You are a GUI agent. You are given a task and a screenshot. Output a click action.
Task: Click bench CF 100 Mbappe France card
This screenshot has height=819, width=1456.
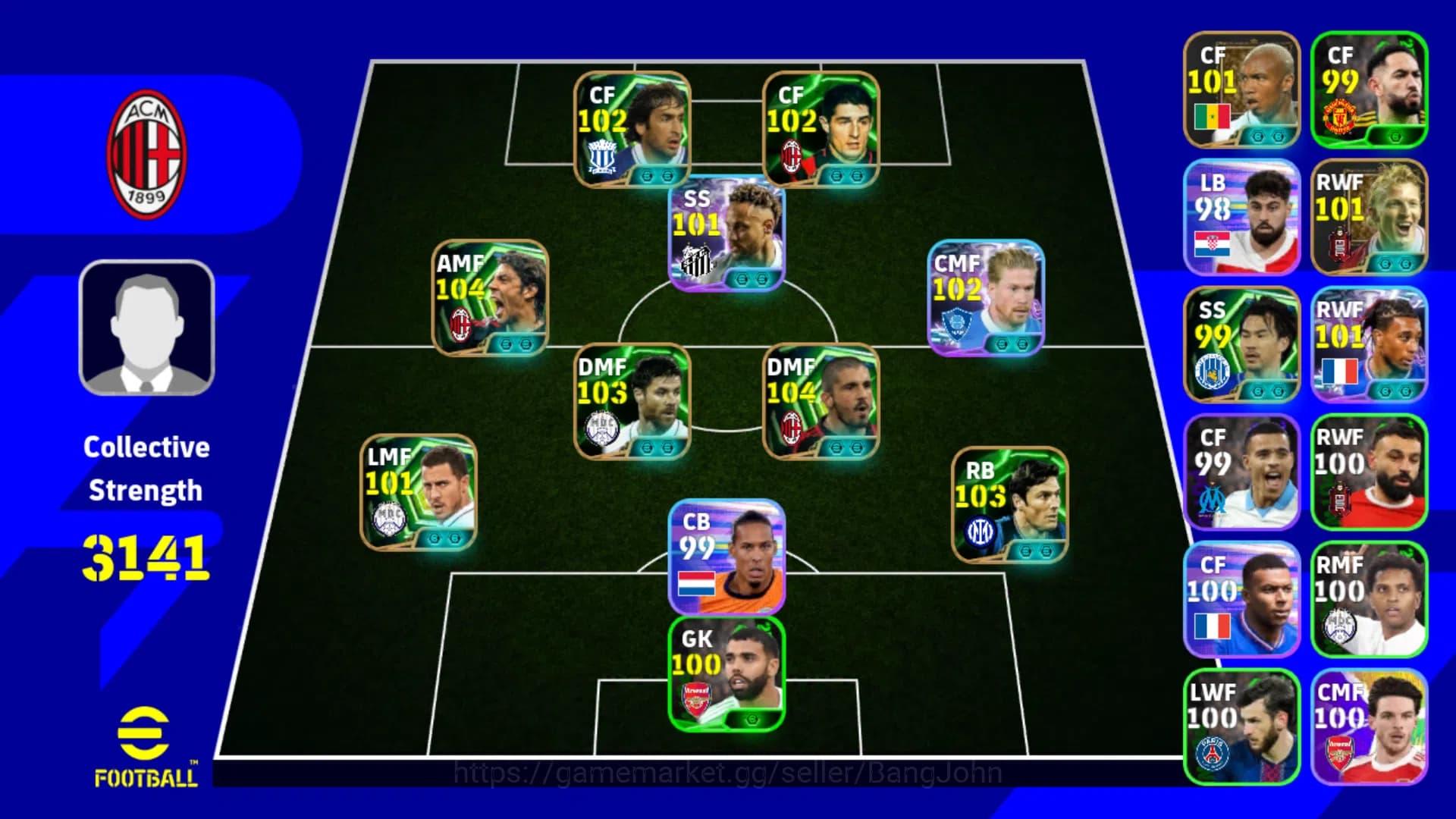(x=1241, y=599)
